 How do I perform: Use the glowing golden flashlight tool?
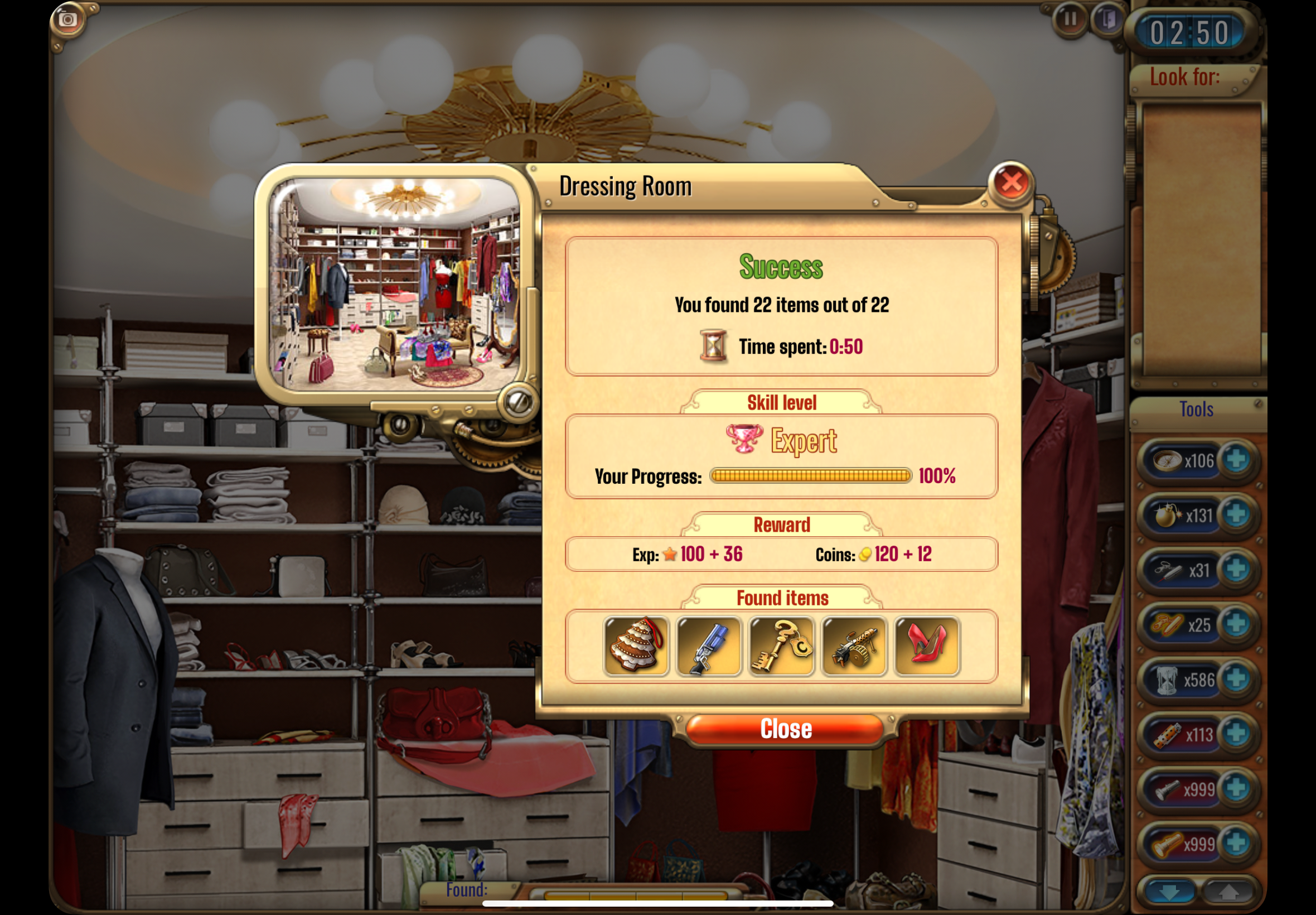1167,844
